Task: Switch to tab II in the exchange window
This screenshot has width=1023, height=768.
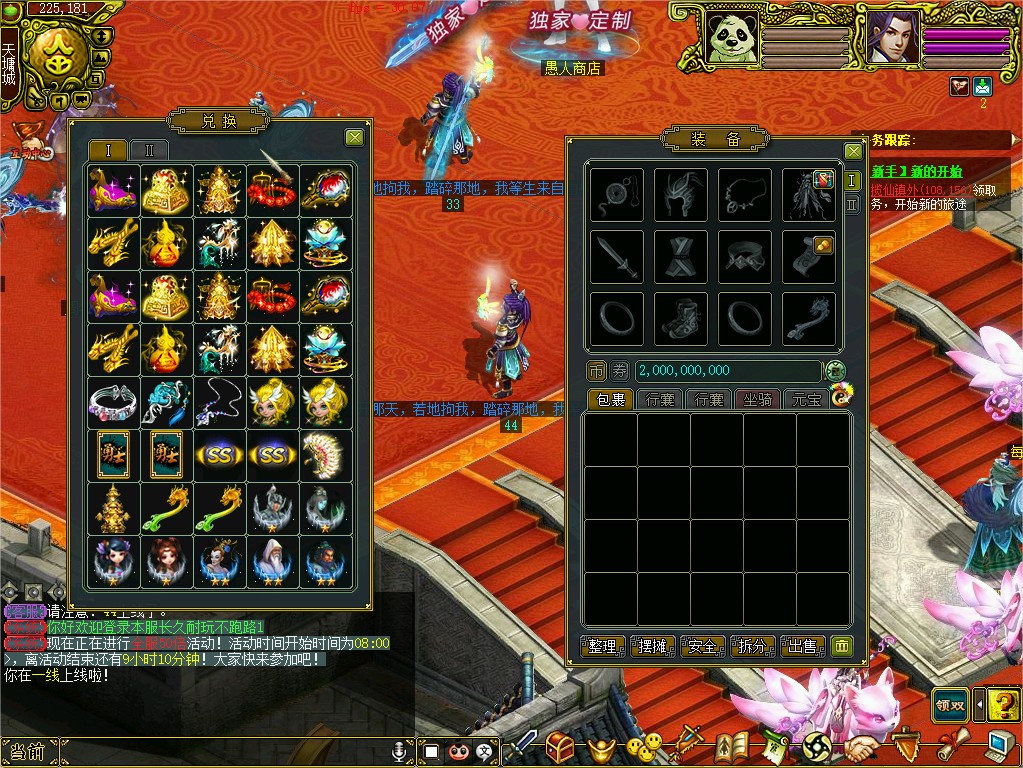Action: point(149,151)
